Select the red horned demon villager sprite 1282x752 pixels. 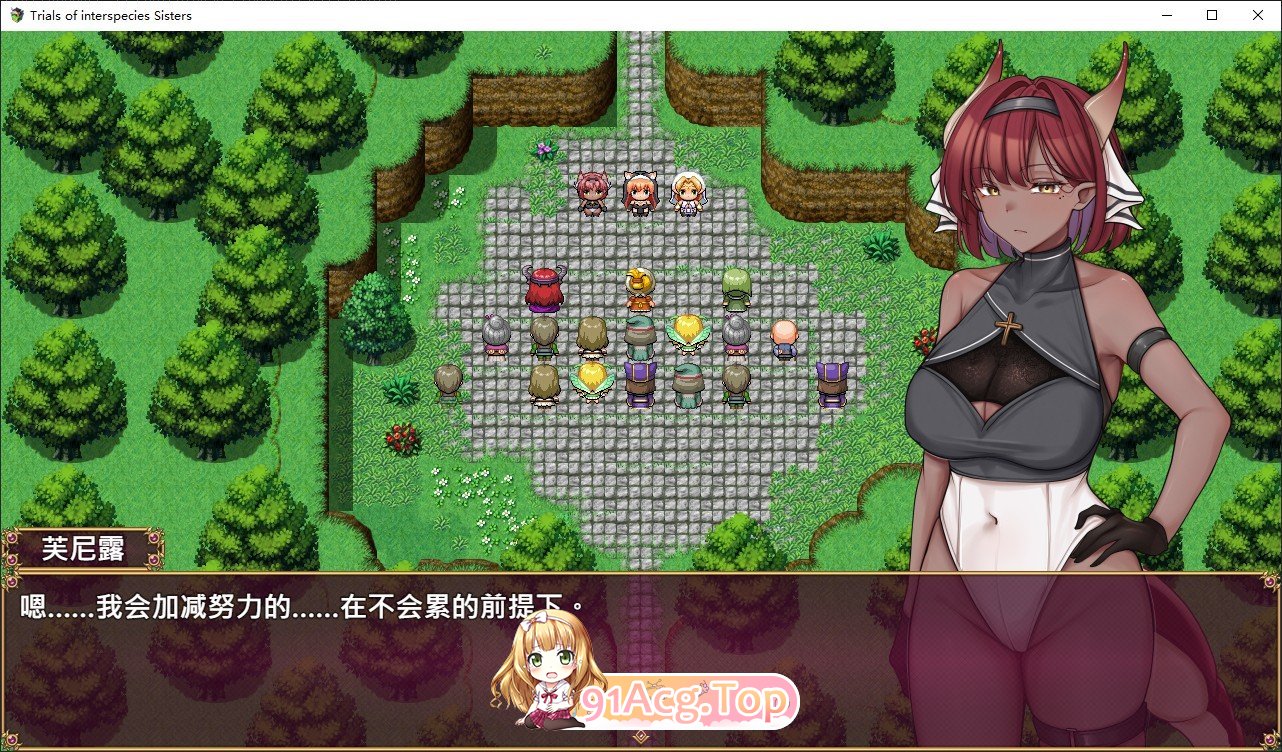[543, 285]
